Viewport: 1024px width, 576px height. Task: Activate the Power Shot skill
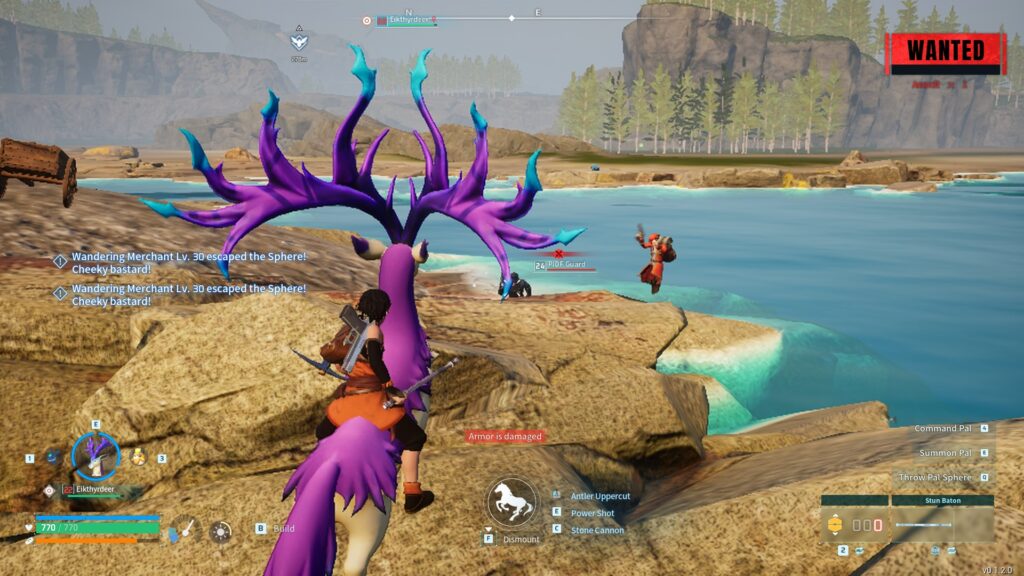click(592, 513)
